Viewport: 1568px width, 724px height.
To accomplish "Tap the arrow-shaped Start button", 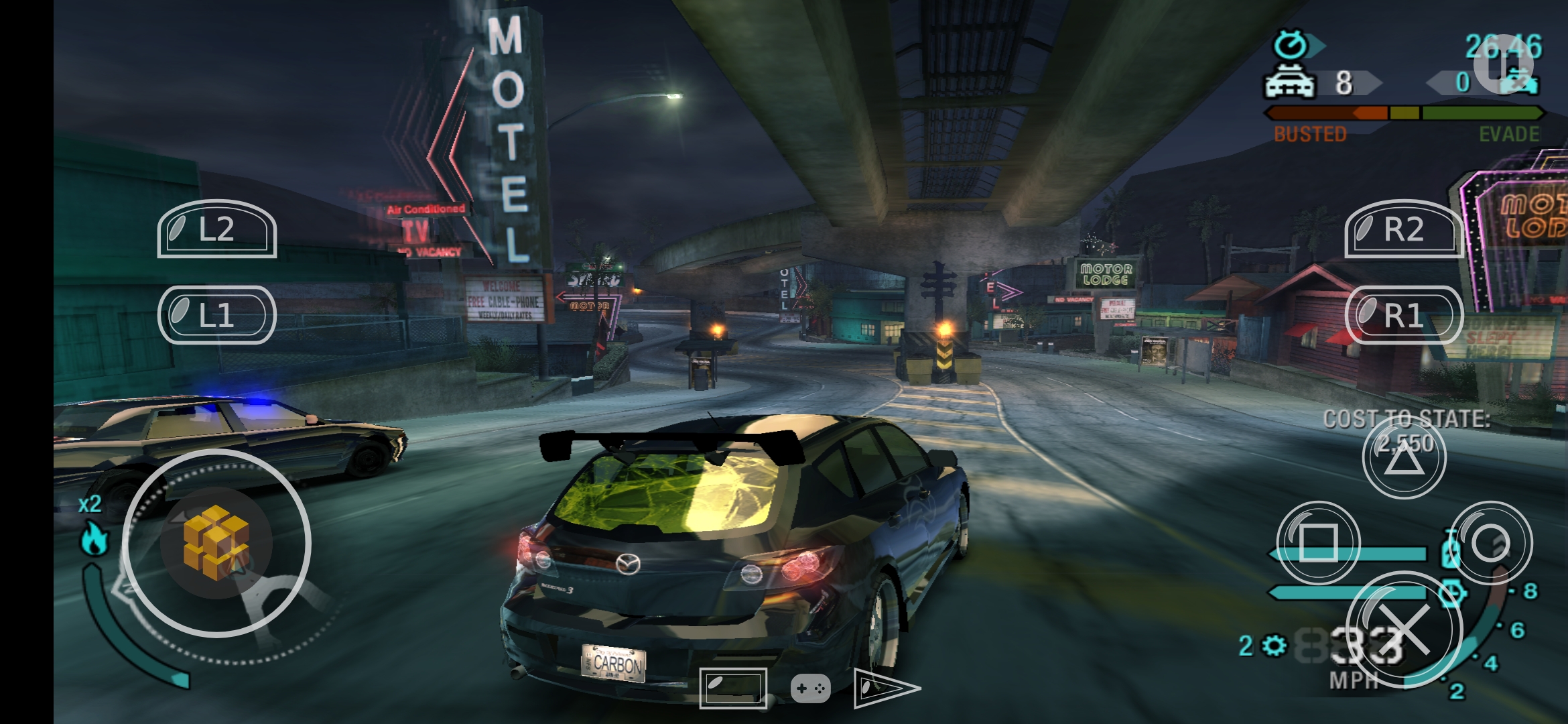I will [x=885, y=688].
